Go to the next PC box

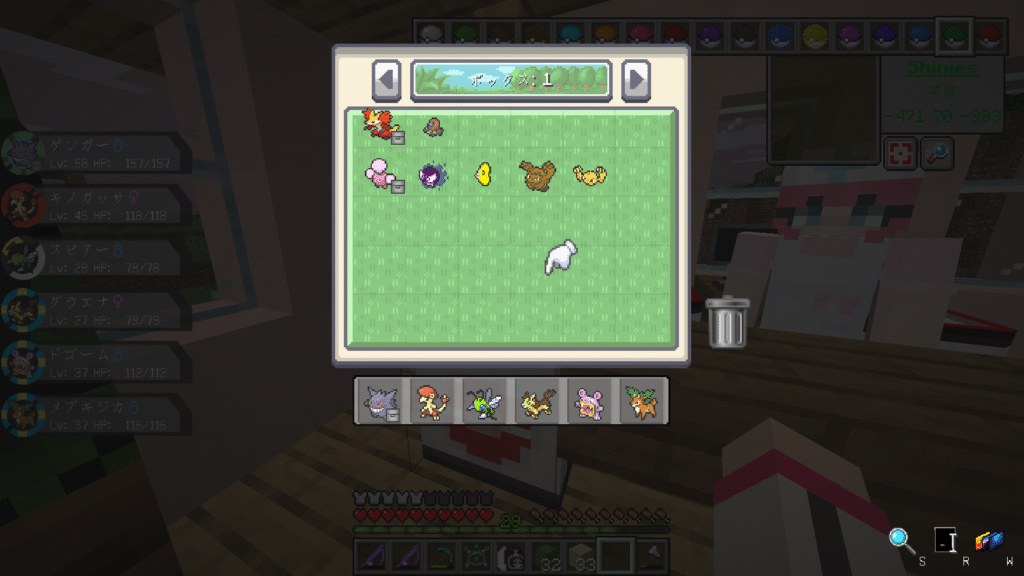[635, 80]
